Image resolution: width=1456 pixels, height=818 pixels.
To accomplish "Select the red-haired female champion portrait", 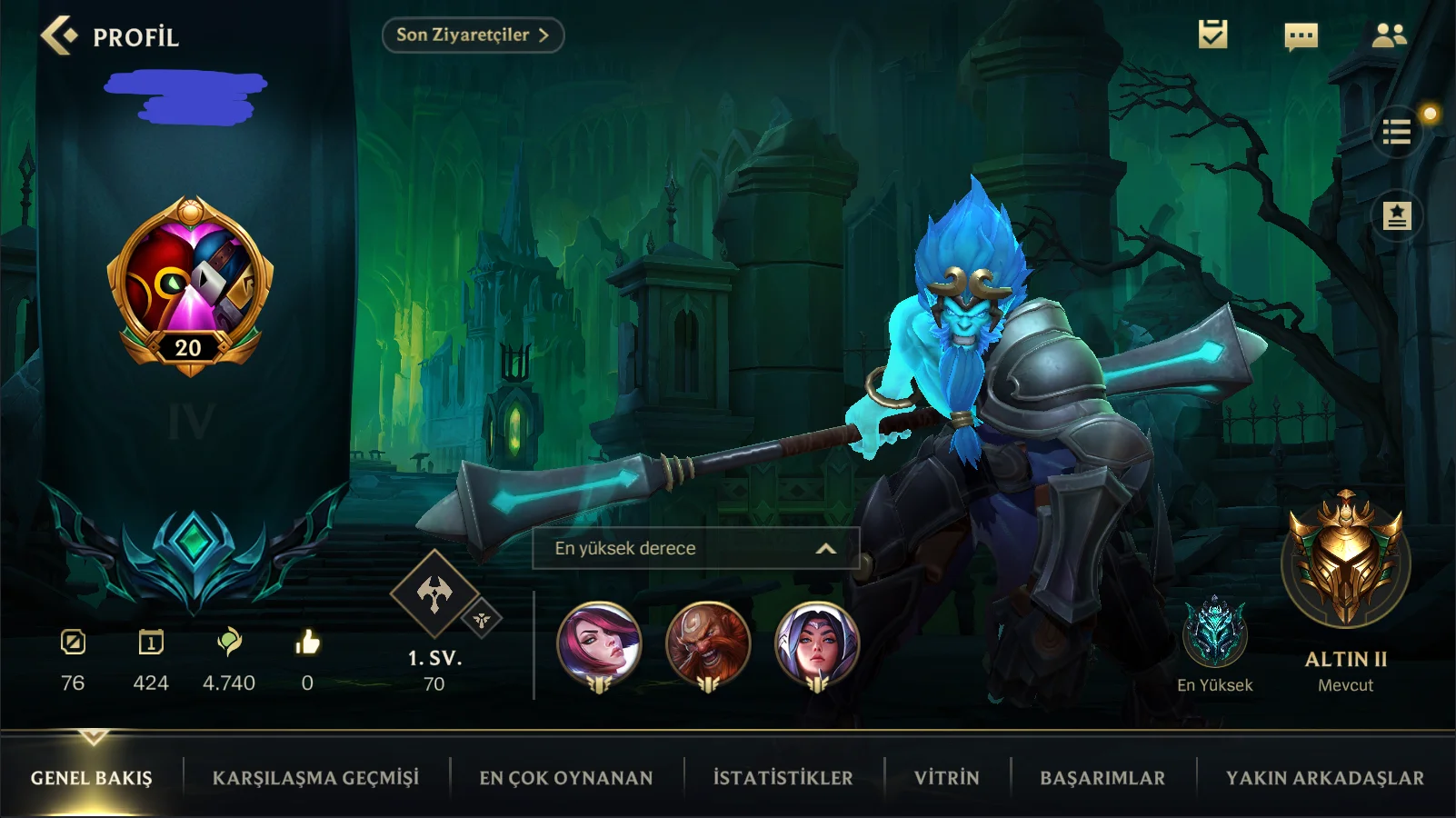I will pos(599,644).
